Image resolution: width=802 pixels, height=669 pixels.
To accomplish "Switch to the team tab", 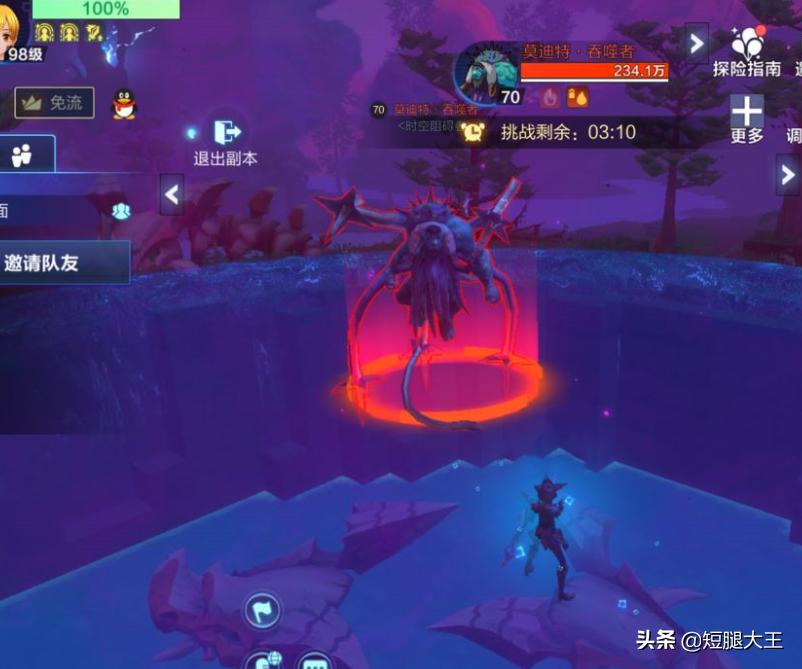I will (x=23, y=155).
